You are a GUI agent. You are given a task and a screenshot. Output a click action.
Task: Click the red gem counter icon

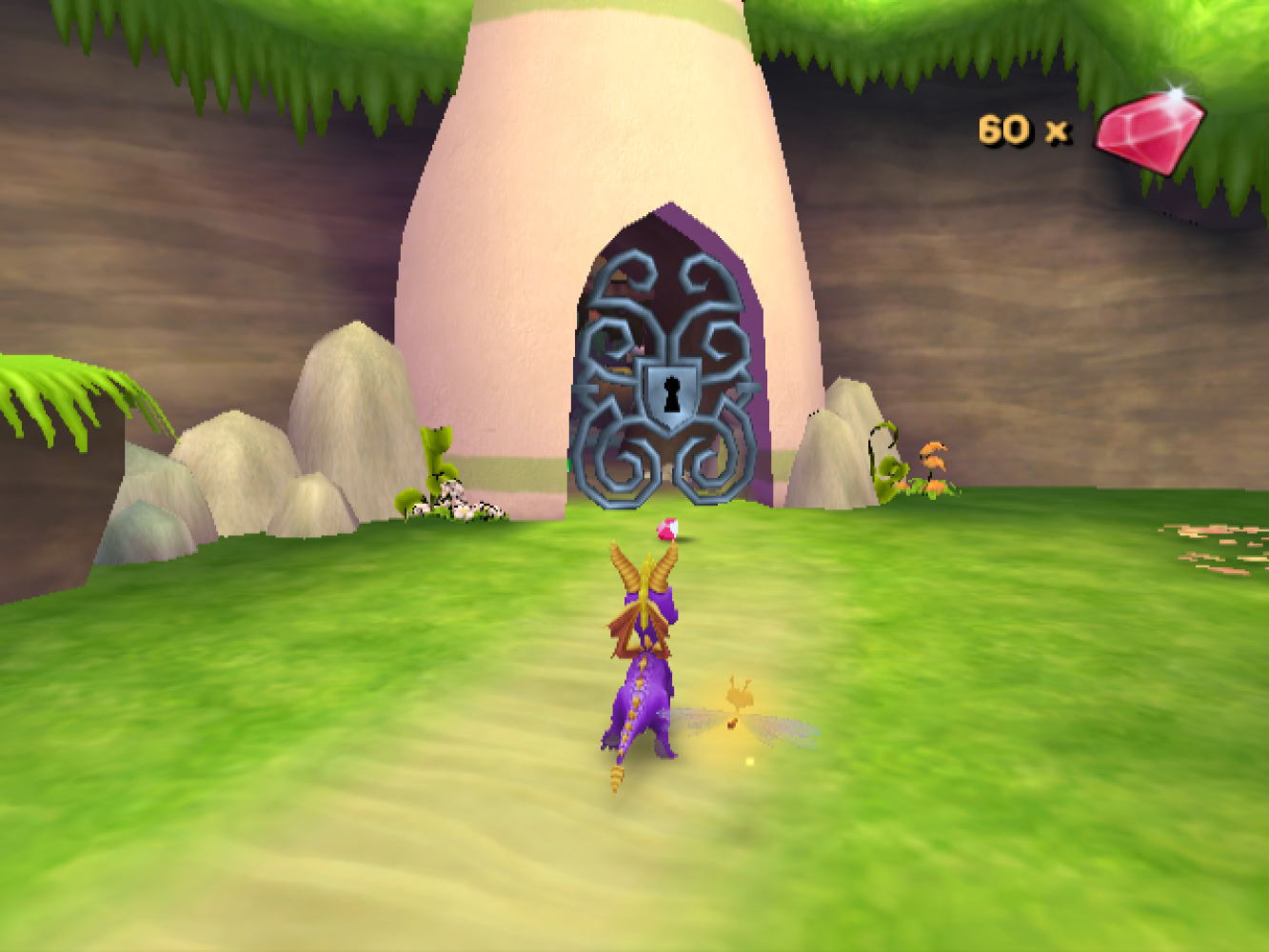tap(1148, 131)
